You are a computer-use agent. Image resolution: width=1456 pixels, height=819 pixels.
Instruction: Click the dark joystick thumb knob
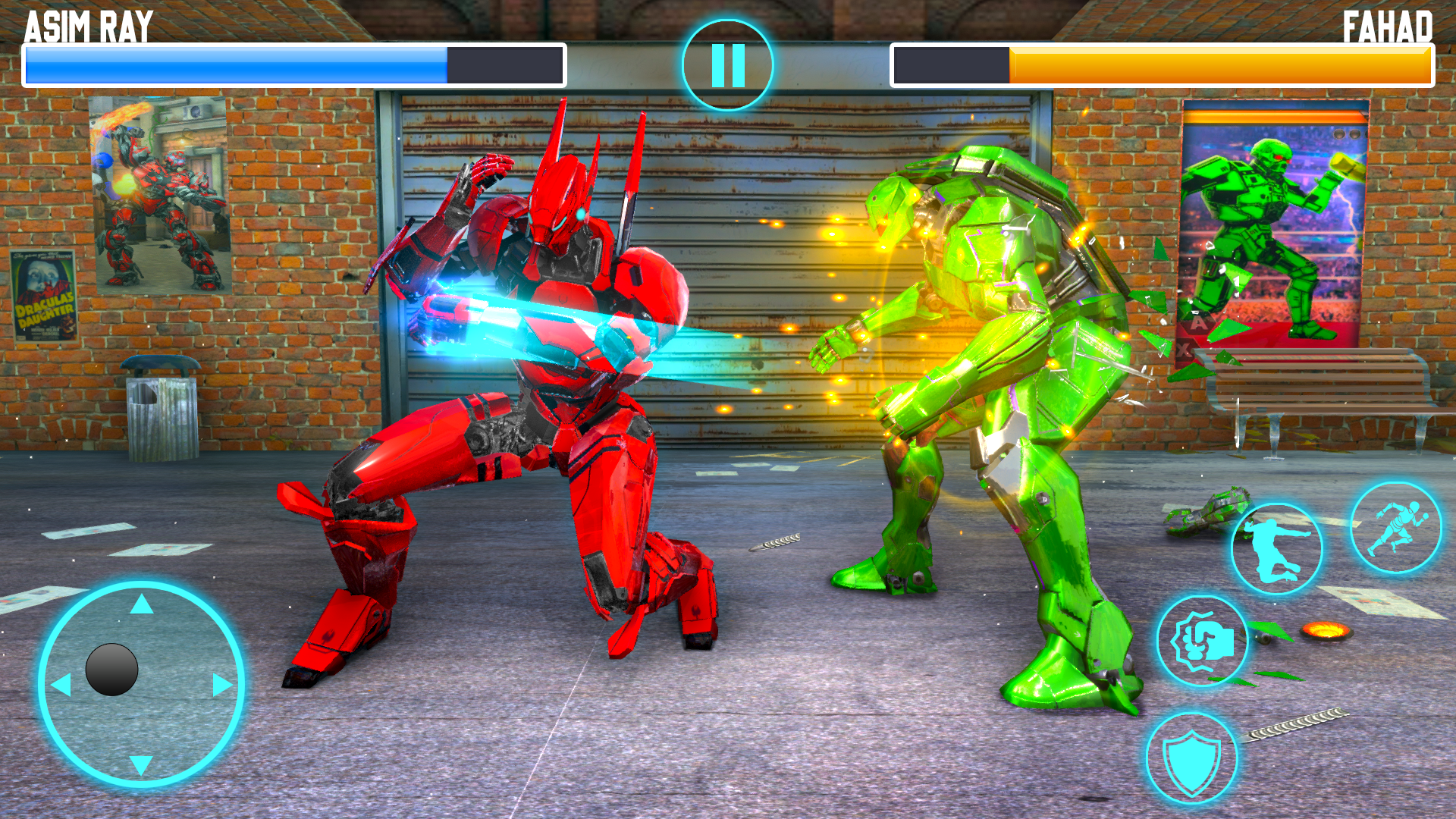(x=111, y=670)
